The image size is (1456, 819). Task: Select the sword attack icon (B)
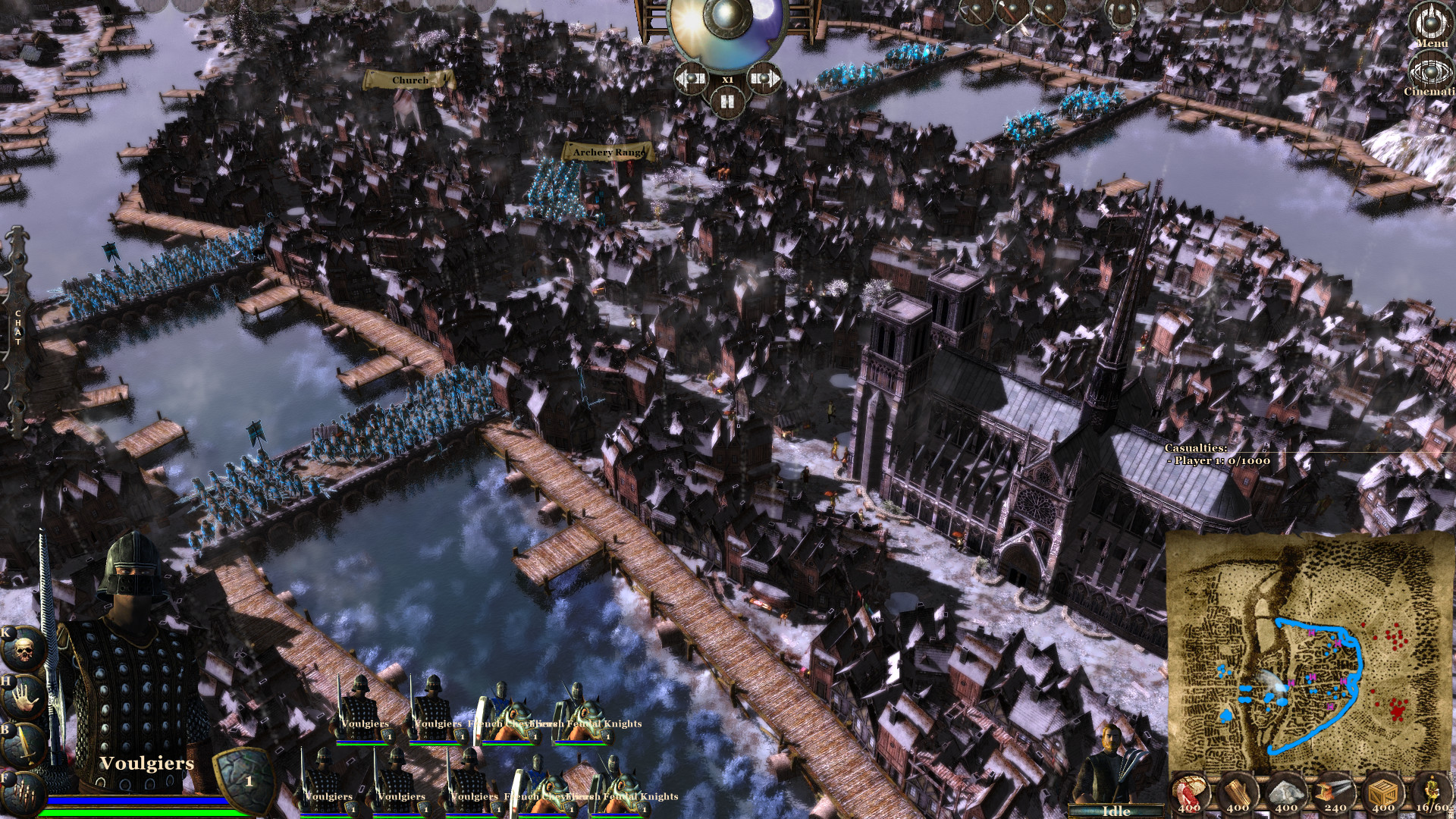coord(23,743)
